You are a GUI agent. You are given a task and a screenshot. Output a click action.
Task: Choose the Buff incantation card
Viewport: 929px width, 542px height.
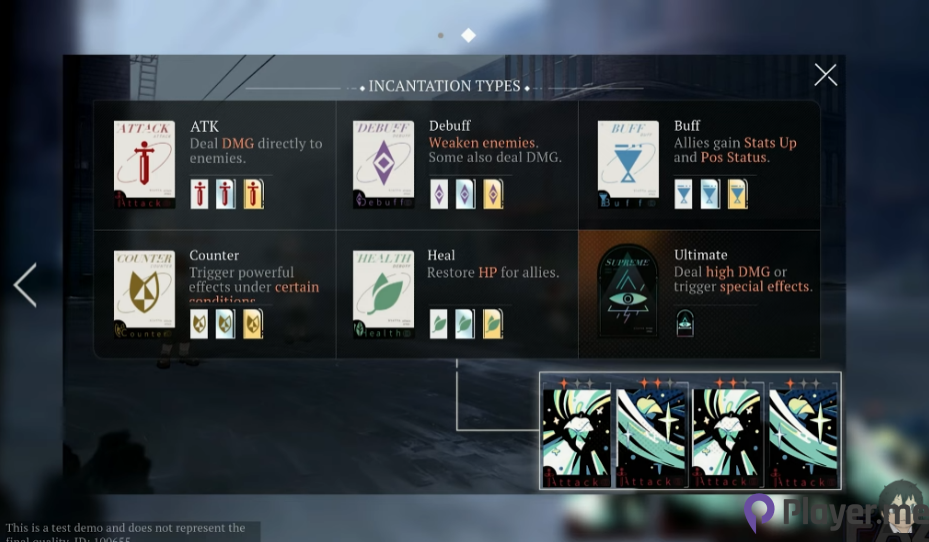[628, 165]
